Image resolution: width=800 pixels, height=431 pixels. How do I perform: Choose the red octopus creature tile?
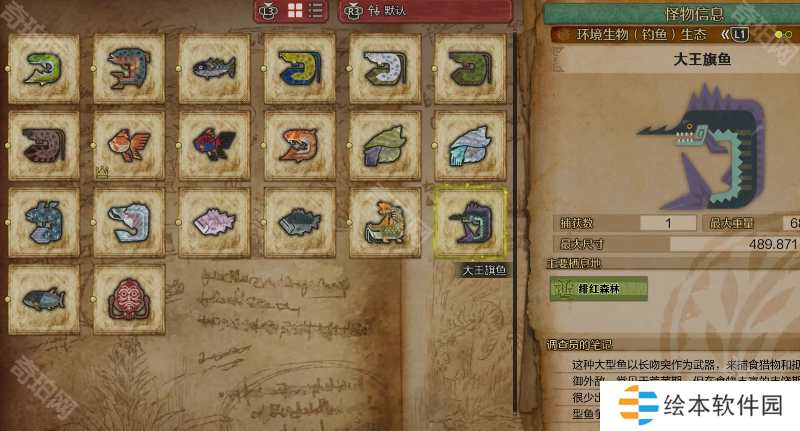(129, 298)
